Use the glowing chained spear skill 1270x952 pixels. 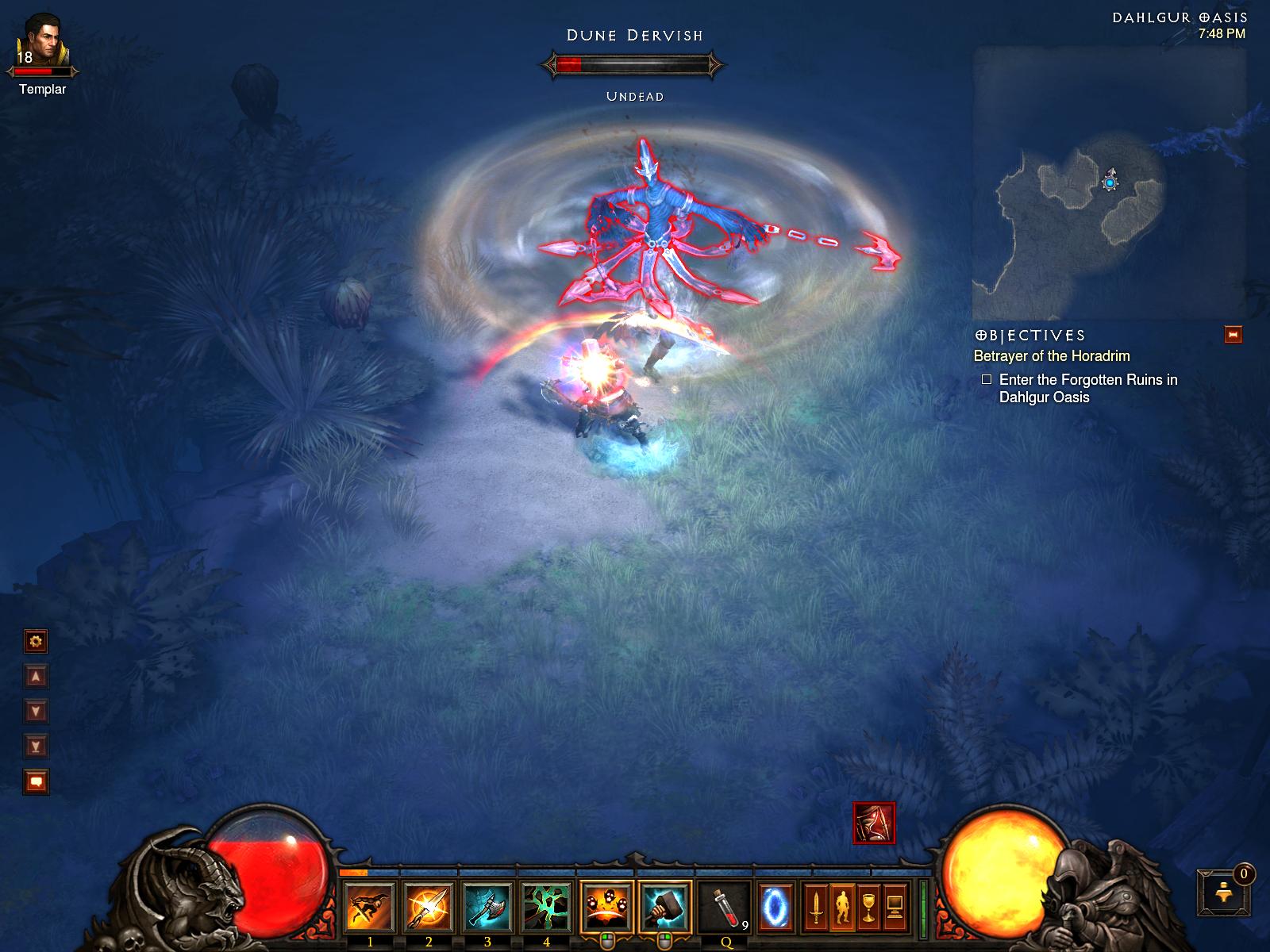click(x=429, y=907)
